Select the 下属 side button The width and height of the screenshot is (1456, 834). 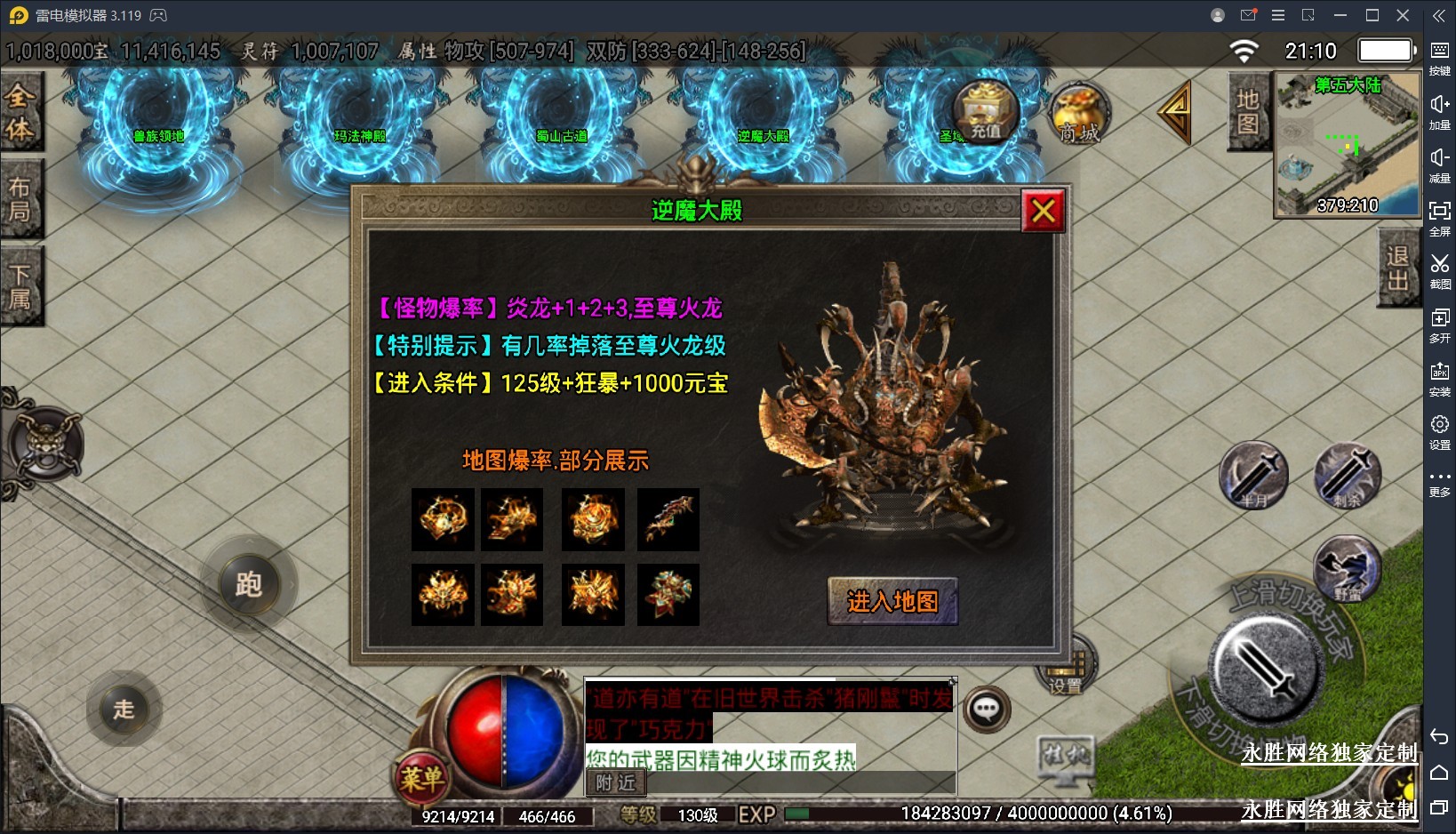pyautogui.click(x=20, y=286)
